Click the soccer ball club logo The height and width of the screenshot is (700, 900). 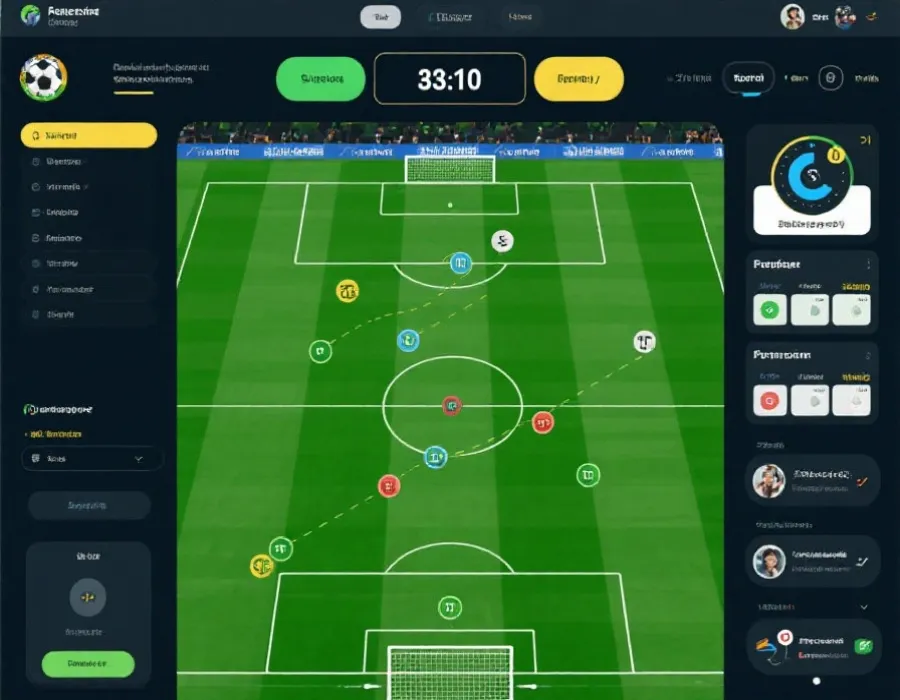[43, 77]
